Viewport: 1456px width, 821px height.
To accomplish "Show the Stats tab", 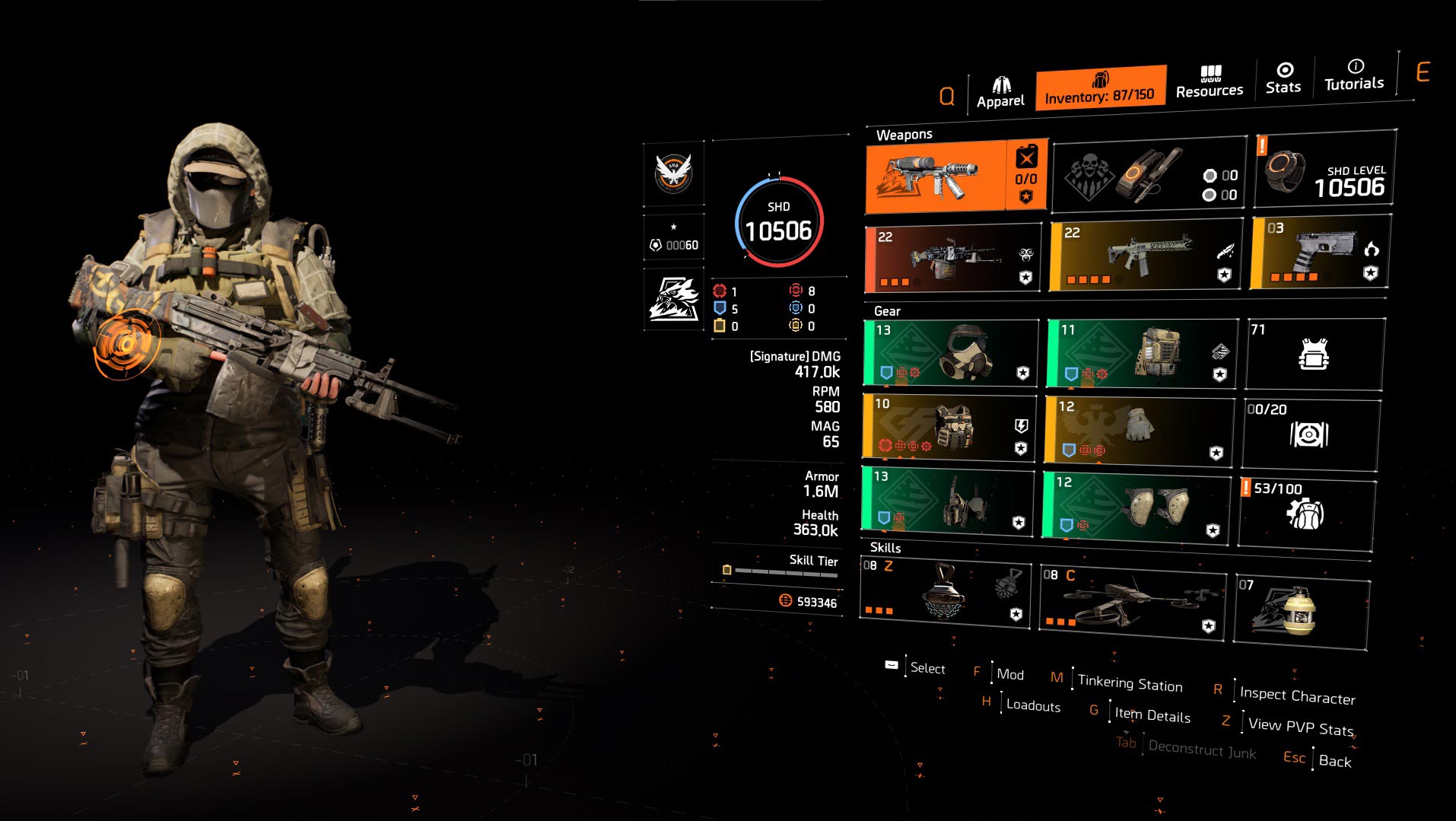I will coord(1283,79).
